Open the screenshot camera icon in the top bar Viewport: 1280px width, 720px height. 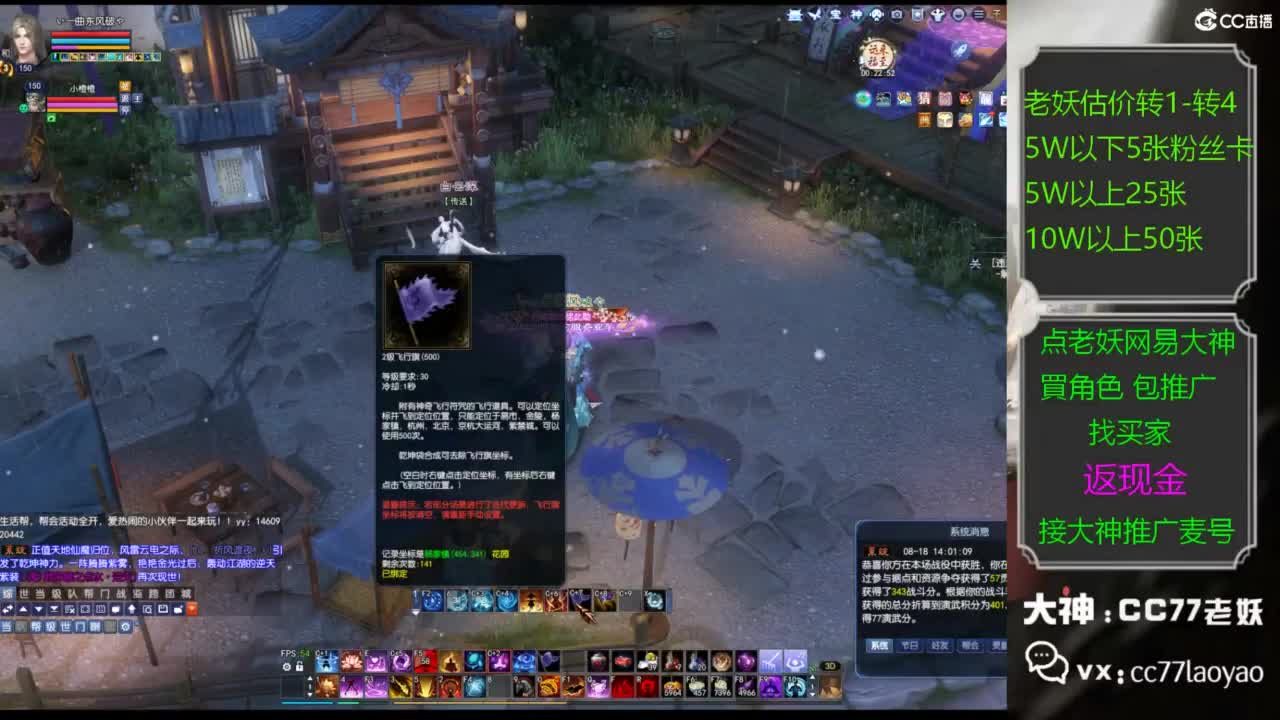(x=897, y=13)
